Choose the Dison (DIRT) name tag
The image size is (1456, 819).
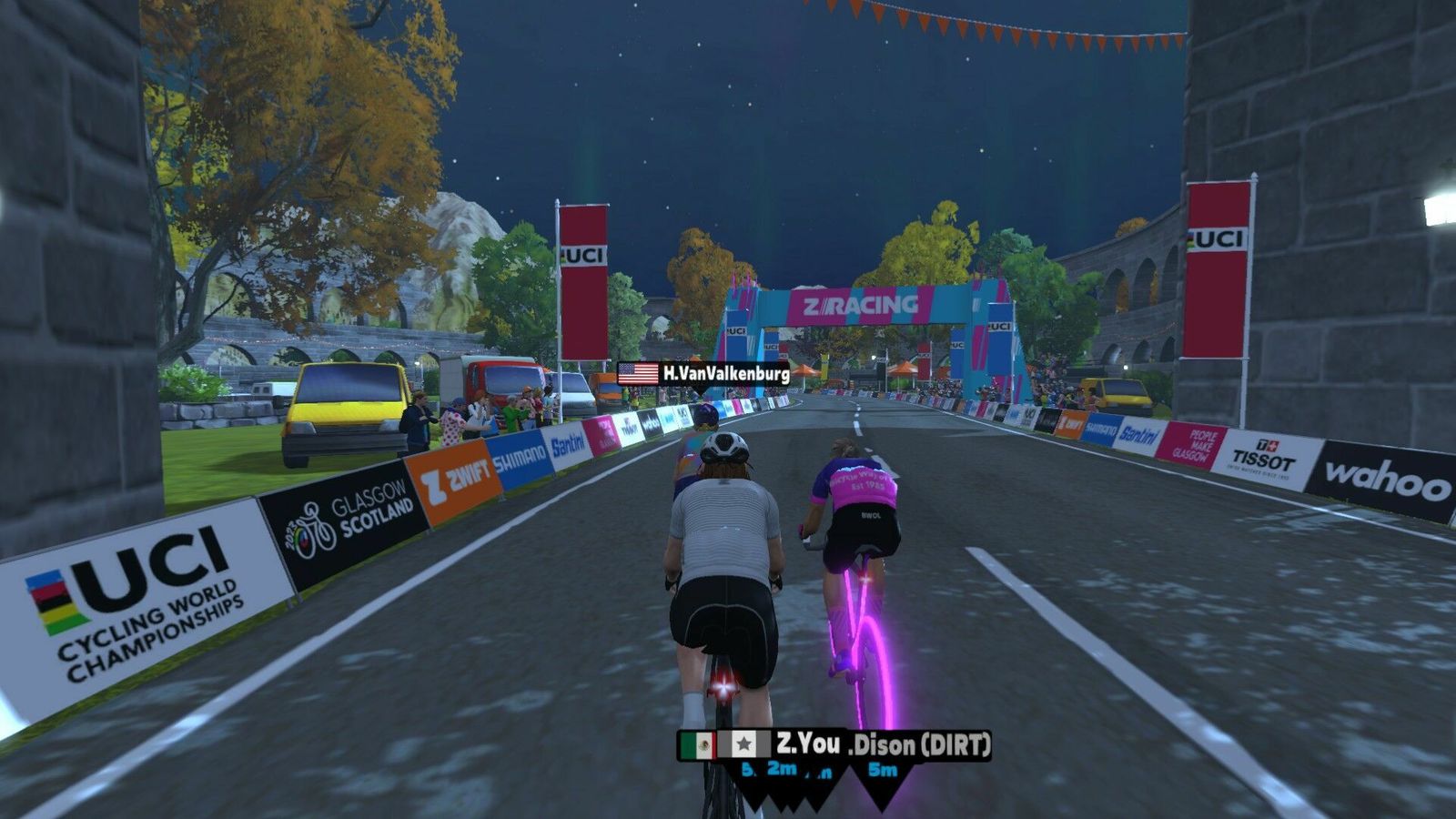click(x=919, y=746)
